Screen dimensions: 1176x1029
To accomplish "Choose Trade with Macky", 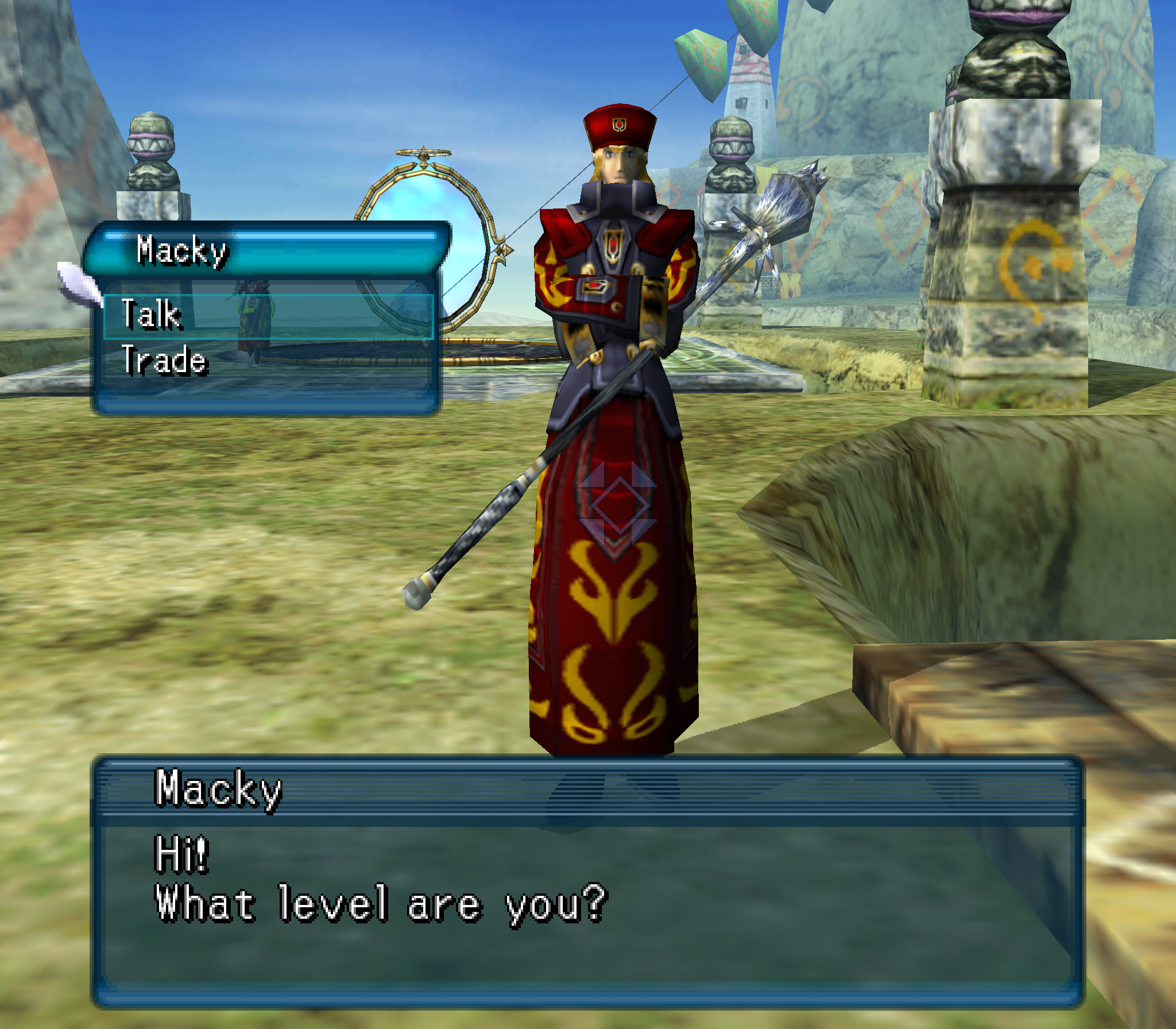I will coord(164,361).
